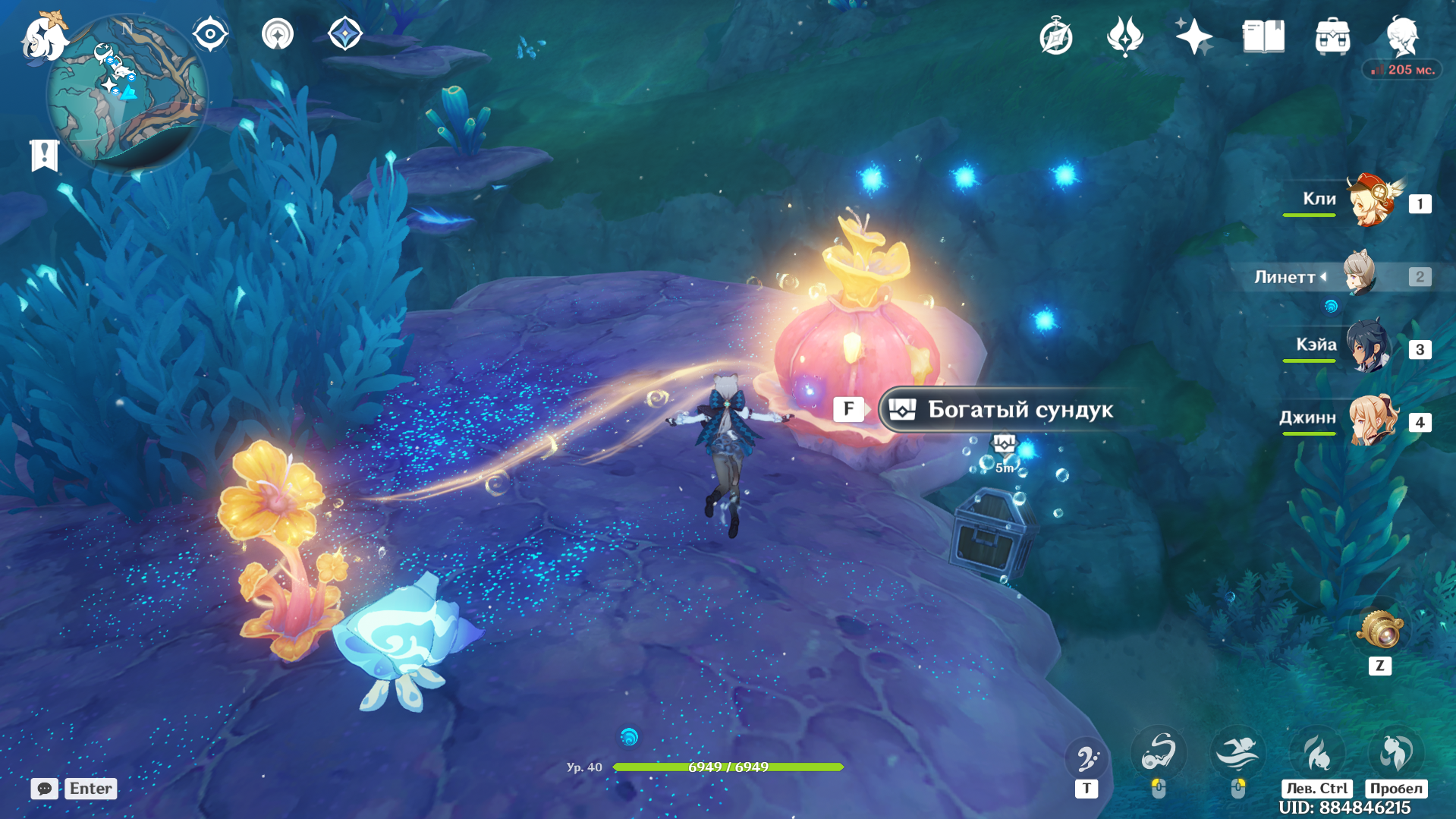
Task: Open the adventurer handbook book icon
Action: coord(1263,36)
